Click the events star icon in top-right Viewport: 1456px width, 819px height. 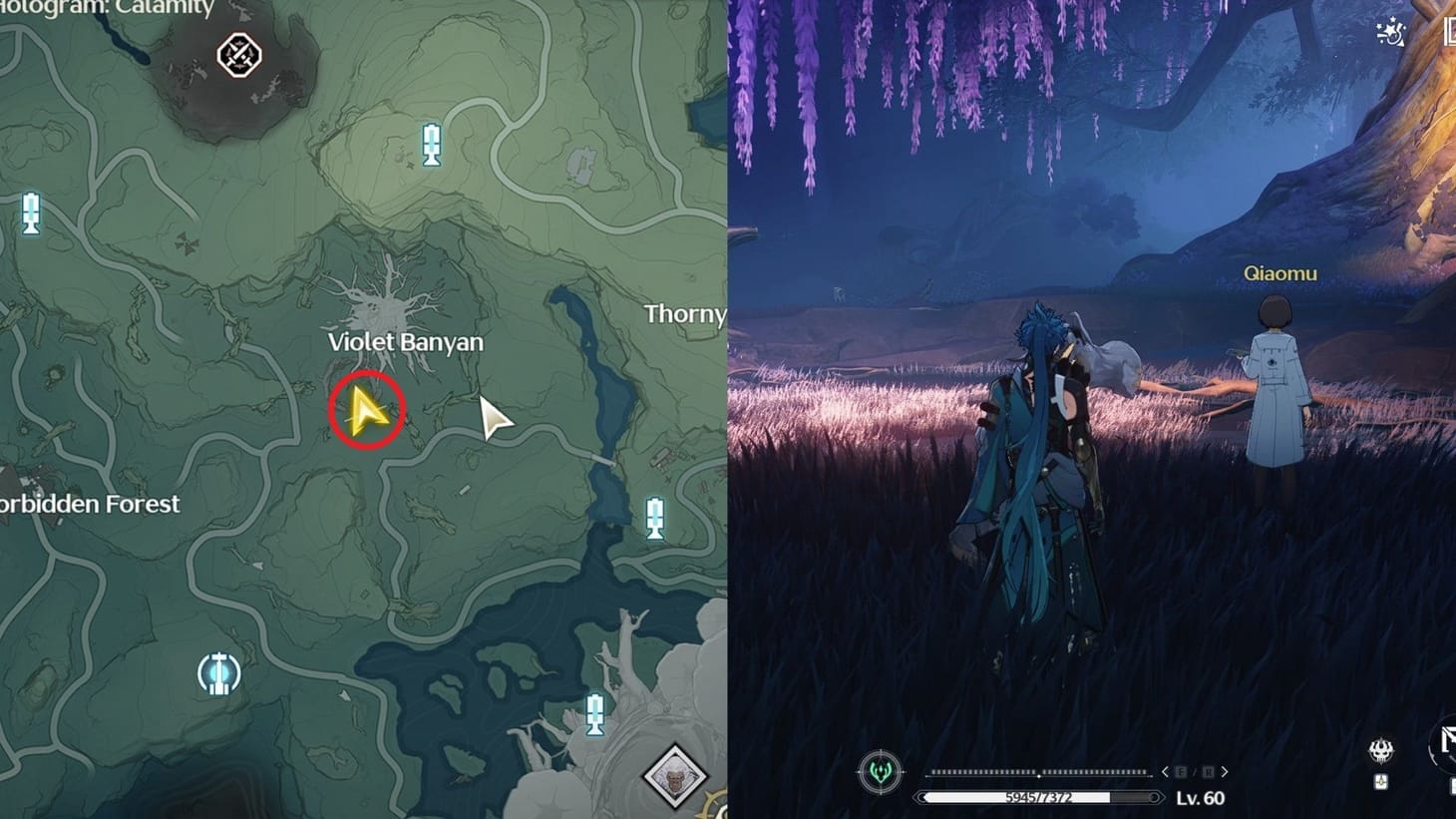click(x=1390, y=32)
